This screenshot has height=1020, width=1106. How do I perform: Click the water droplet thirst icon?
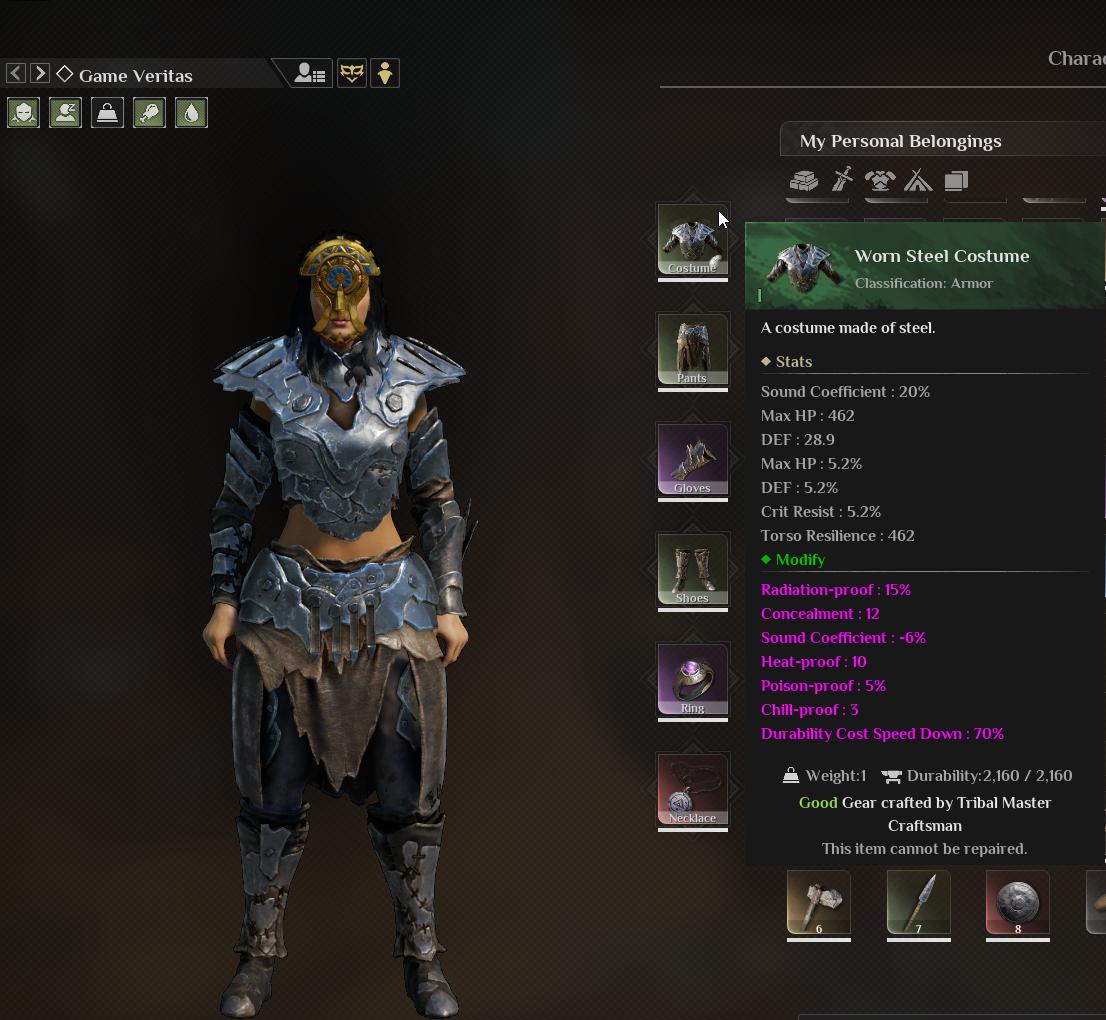pyautogui.click(x=191, y=112)
